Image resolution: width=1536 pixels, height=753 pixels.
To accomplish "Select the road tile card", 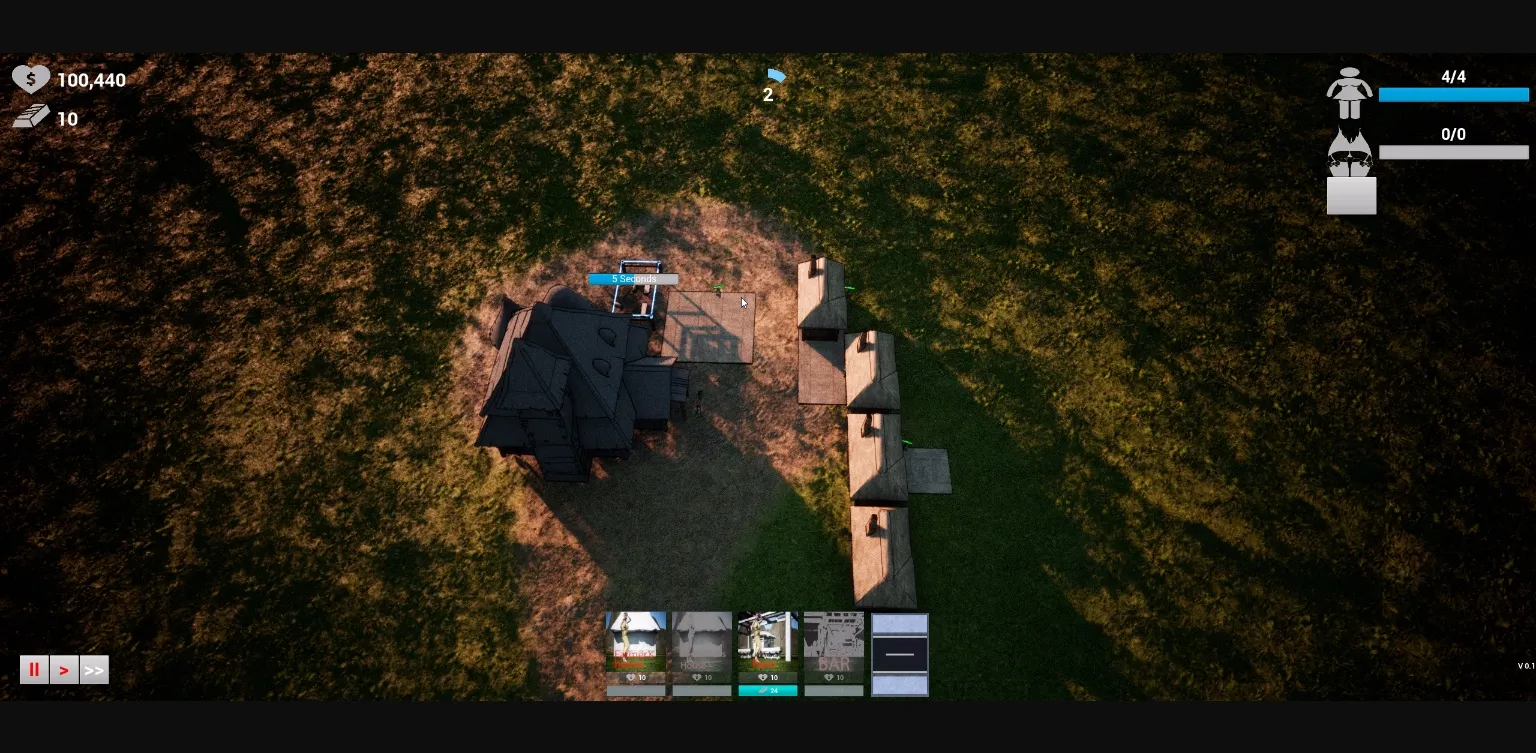I will point(899,653).
